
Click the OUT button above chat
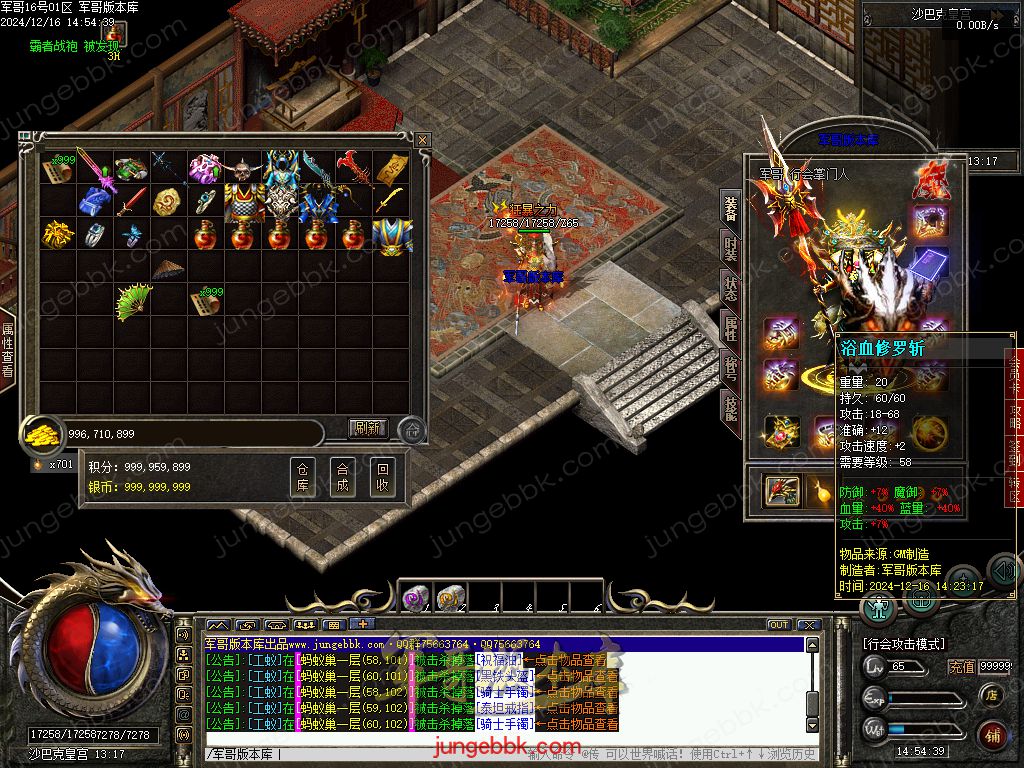[x=779, y=625]
